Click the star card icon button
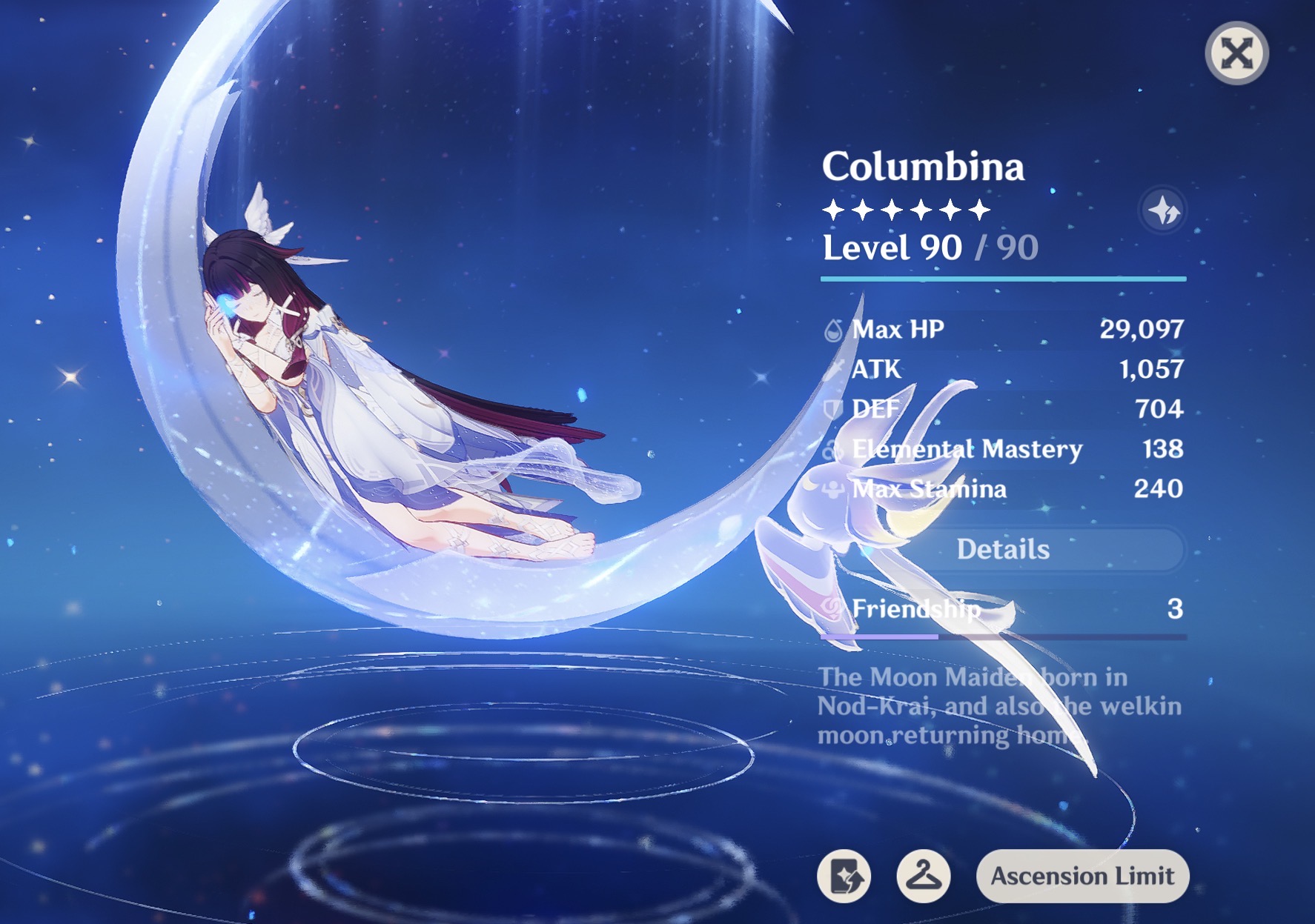The height and width of the screenshot is (924, 1315). pos(844,876)
